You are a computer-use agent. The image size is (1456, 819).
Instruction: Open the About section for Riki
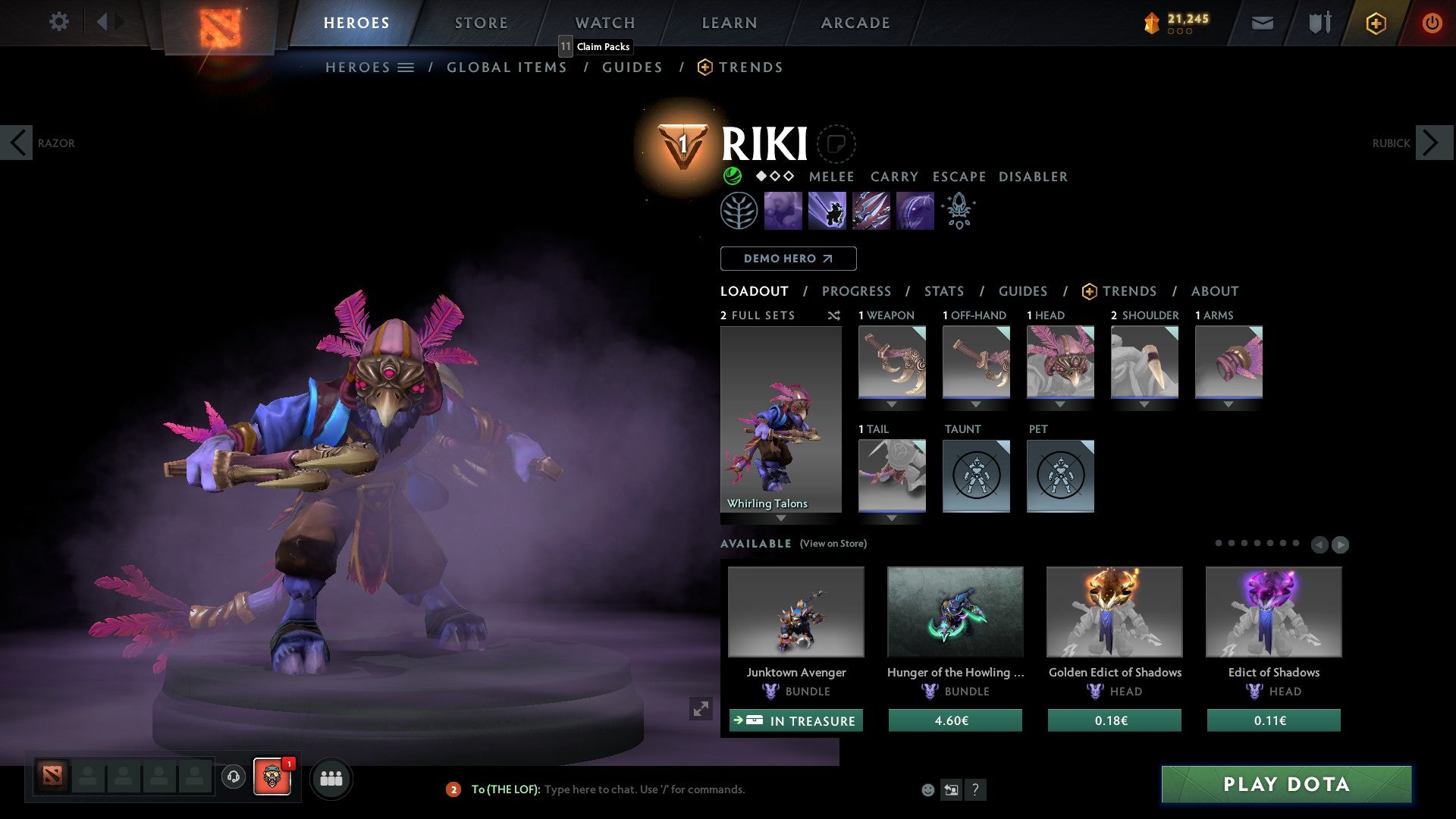coord(1214,291)
